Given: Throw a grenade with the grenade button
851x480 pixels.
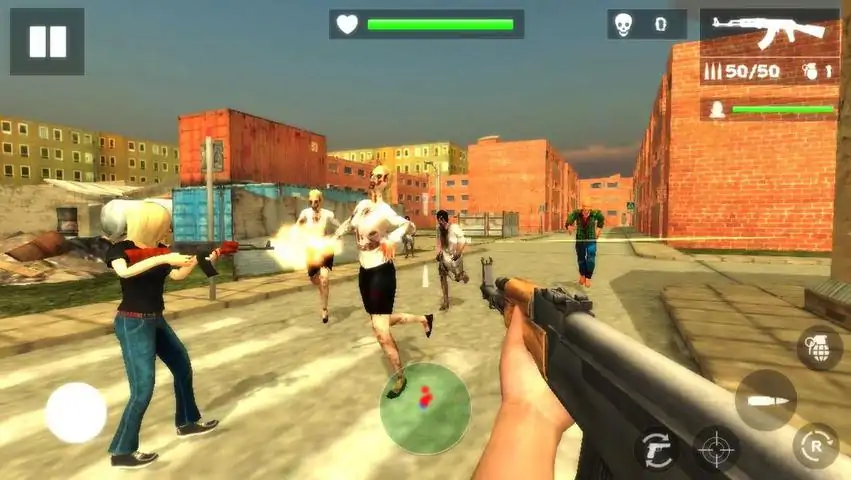Looking at the screenshot, I should click(x=819, y=348).
